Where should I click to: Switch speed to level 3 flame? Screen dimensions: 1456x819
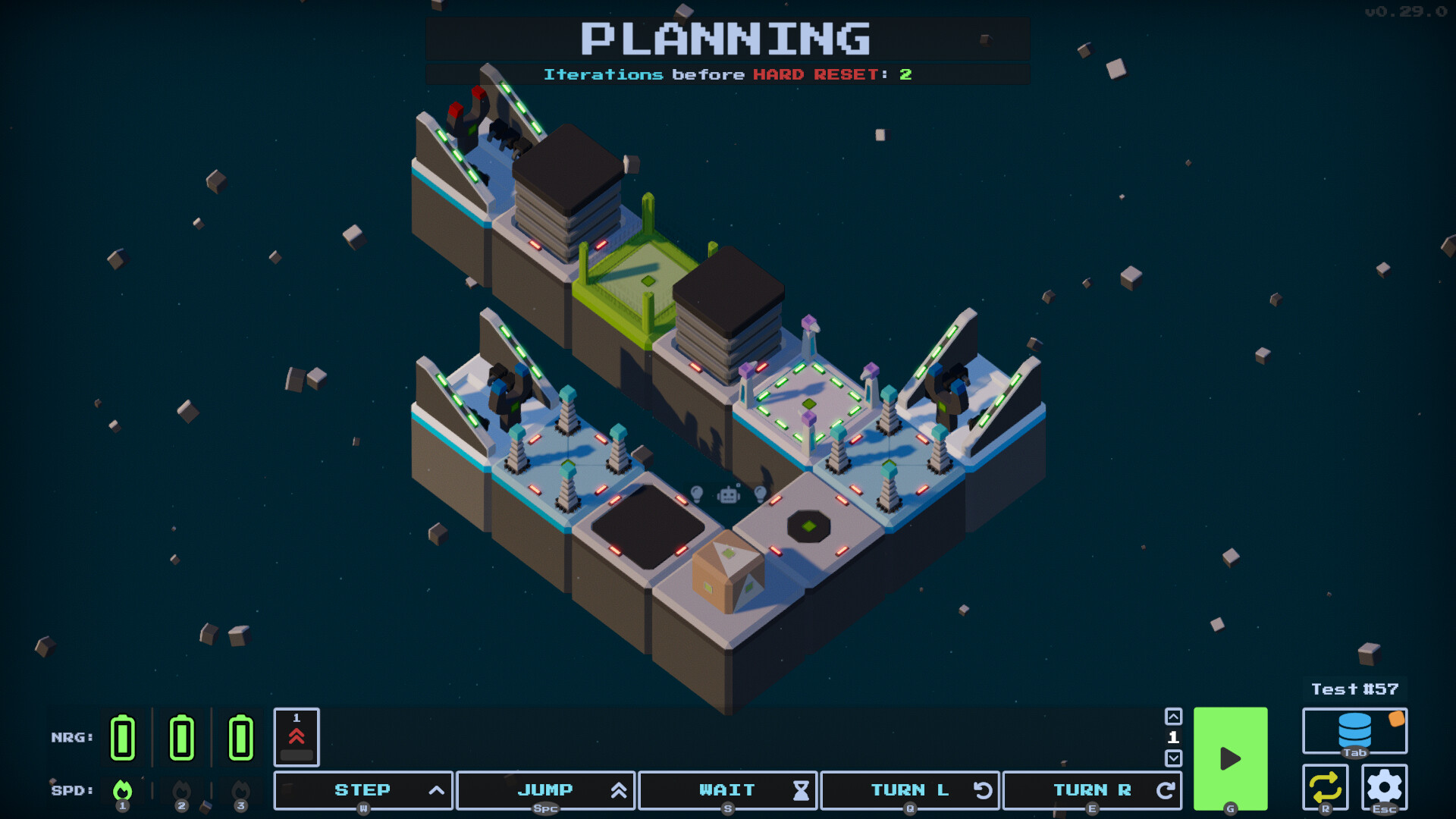tap(240, 790)
